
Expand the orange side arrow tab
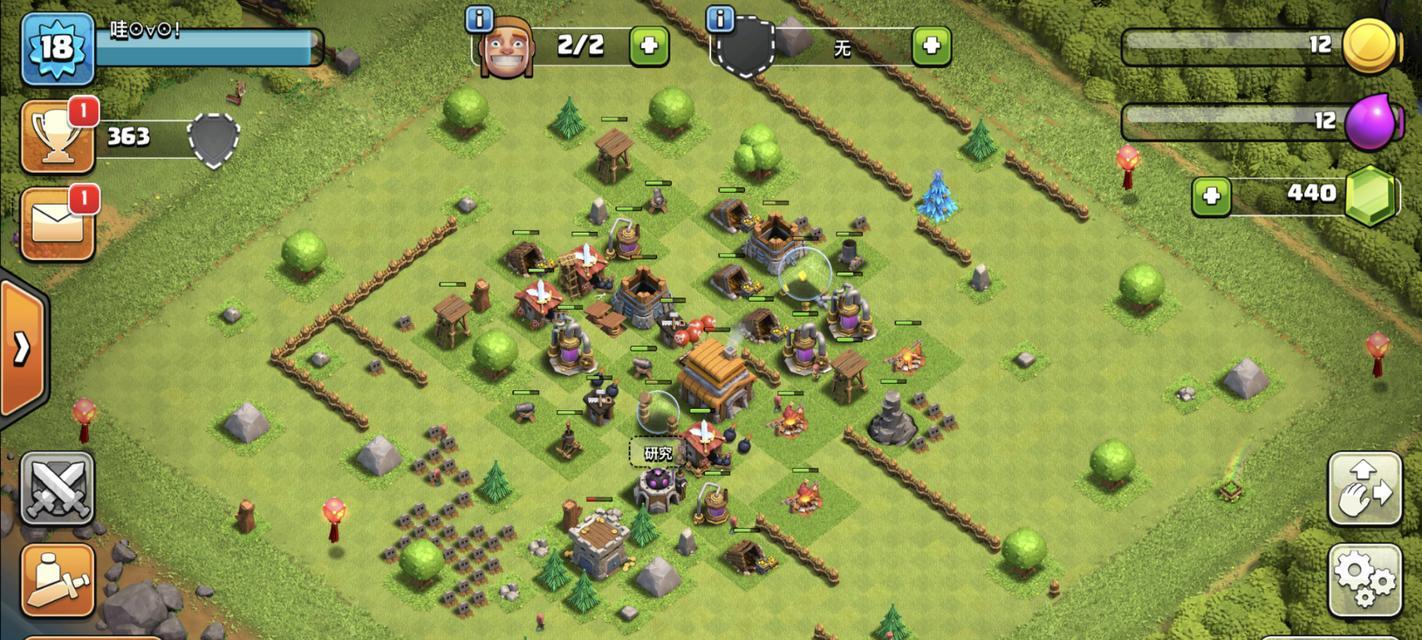tap(21, 348)
